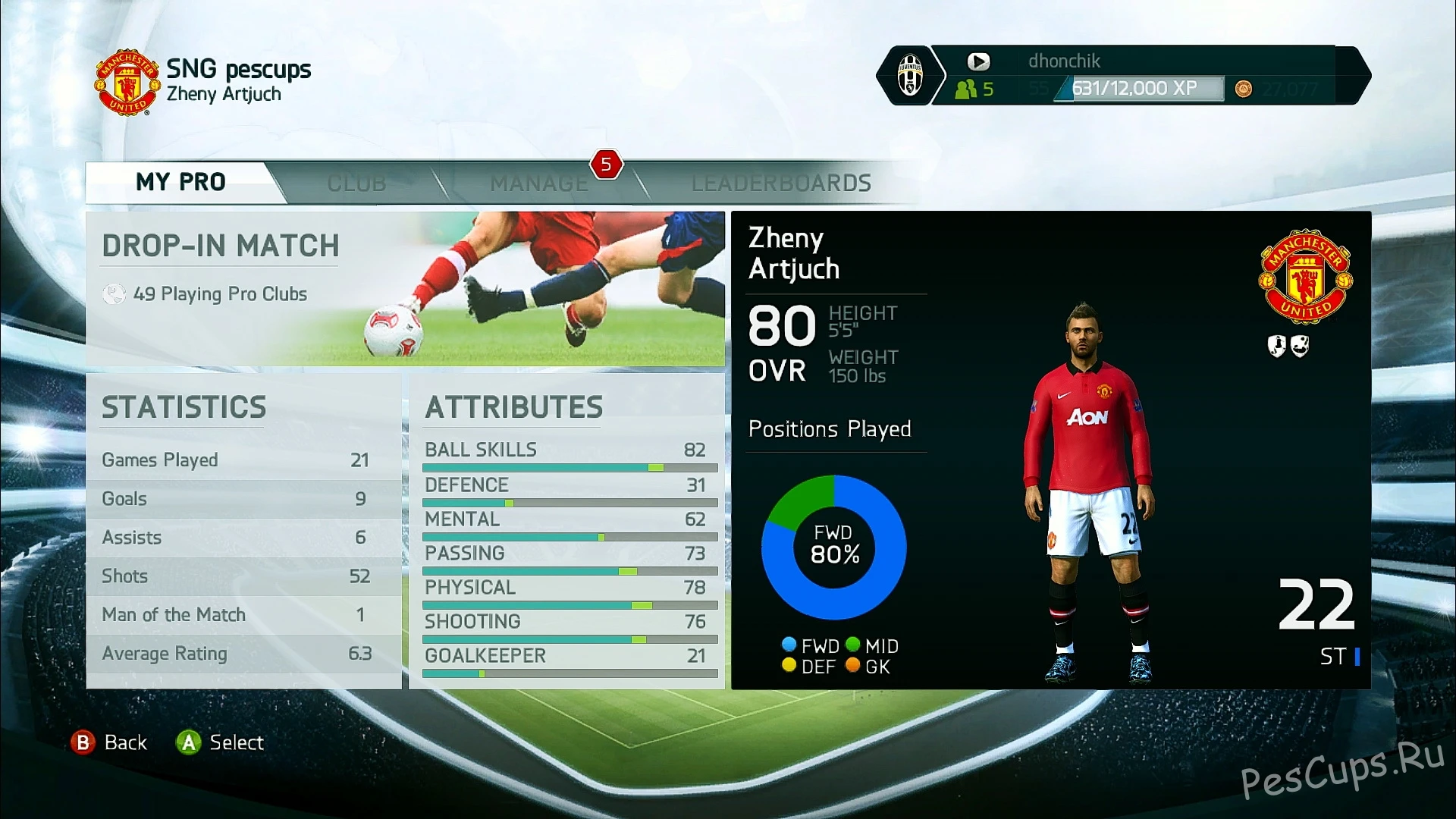Switch to the CLUB tab
Screen dimensions: 1456x819
coord(356,182)
